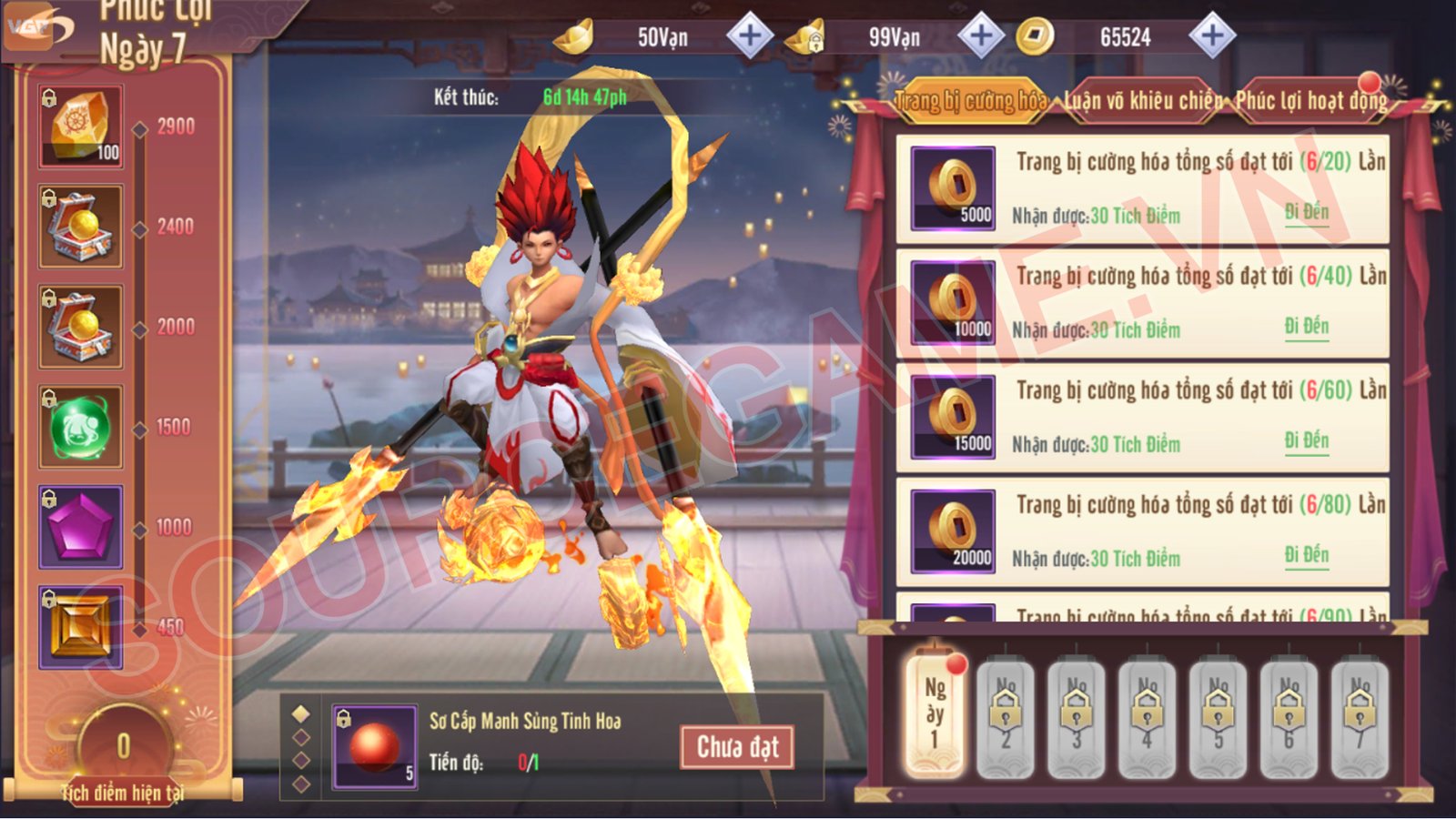View the 1000-point purple gem reward
The height and width of the screenshot is (819, 1456).
(80, 527)
